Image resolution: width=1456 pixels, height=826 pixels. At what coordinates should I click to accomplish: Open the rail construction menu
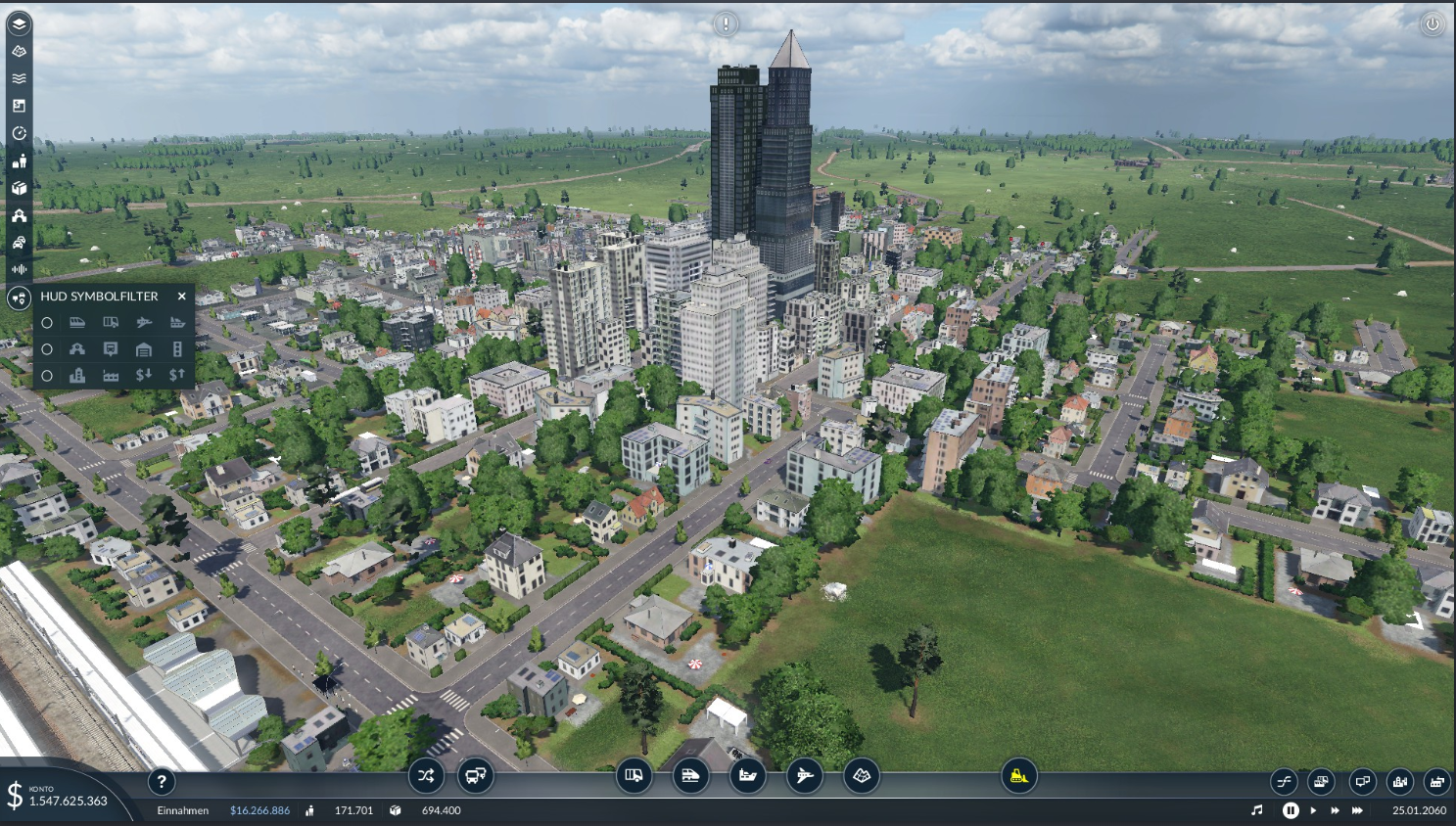[690, 776]
